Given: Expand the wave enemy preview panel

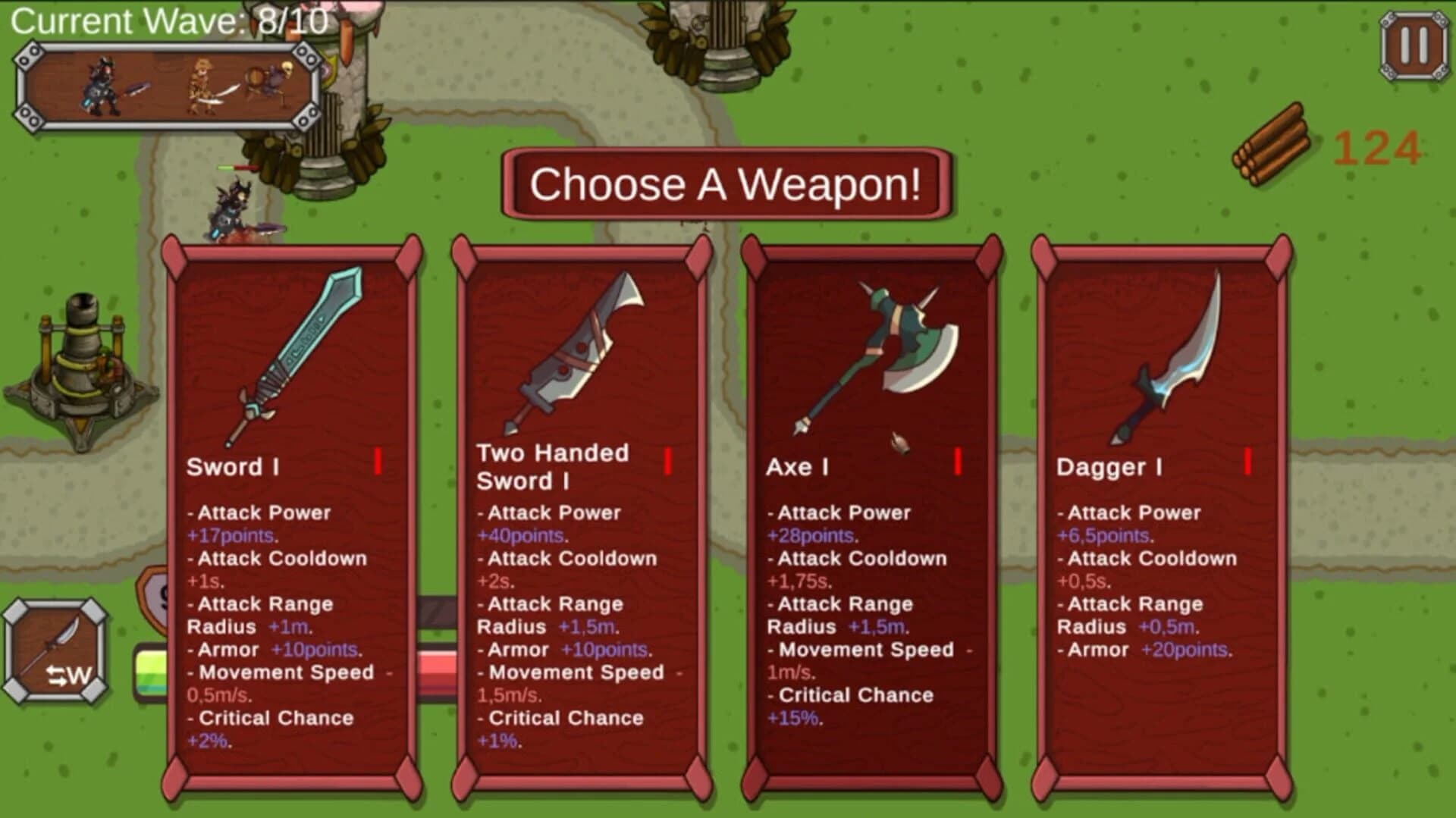Looking at the screenshot, I should pyautogui.click(x=171, y=83).
